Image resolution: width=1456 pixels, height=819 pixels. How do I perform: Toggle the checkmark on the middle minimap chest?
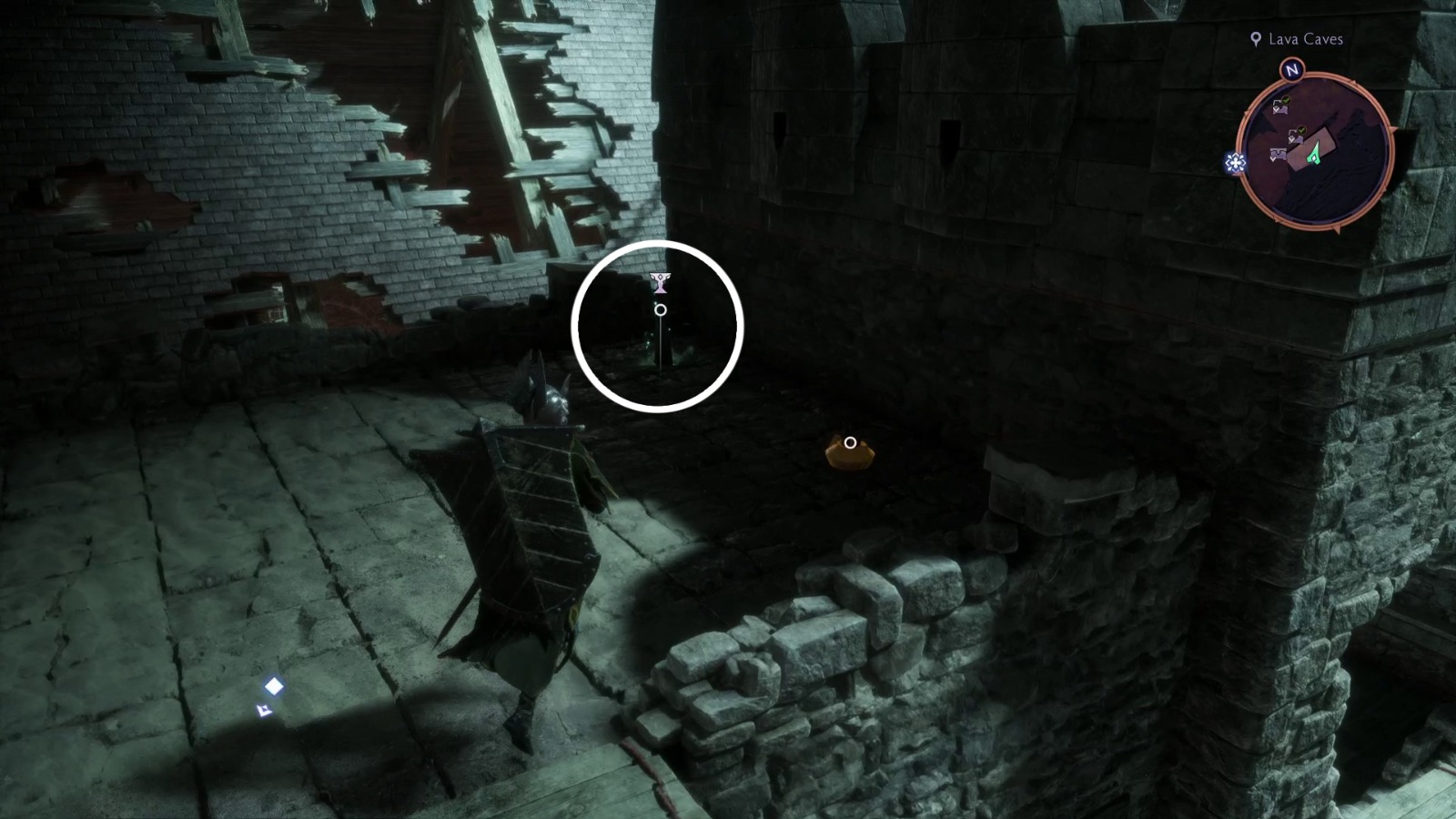point(1302,130)
